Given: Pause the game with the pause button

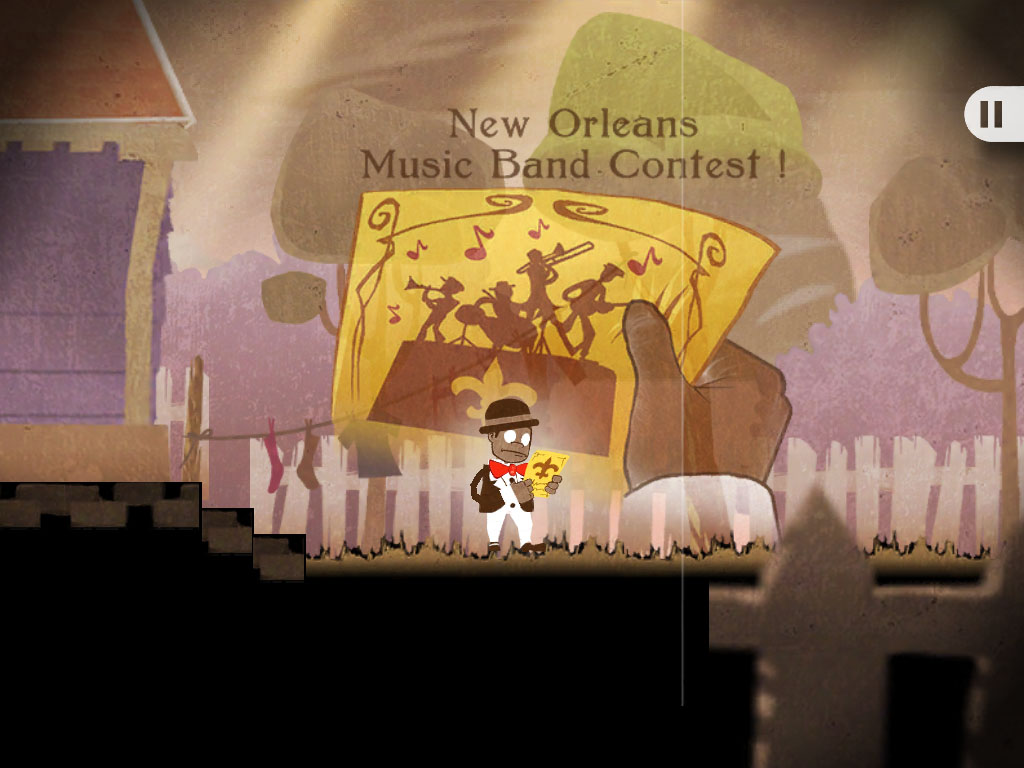Looking at the screenshot, I should coord(992,115).
